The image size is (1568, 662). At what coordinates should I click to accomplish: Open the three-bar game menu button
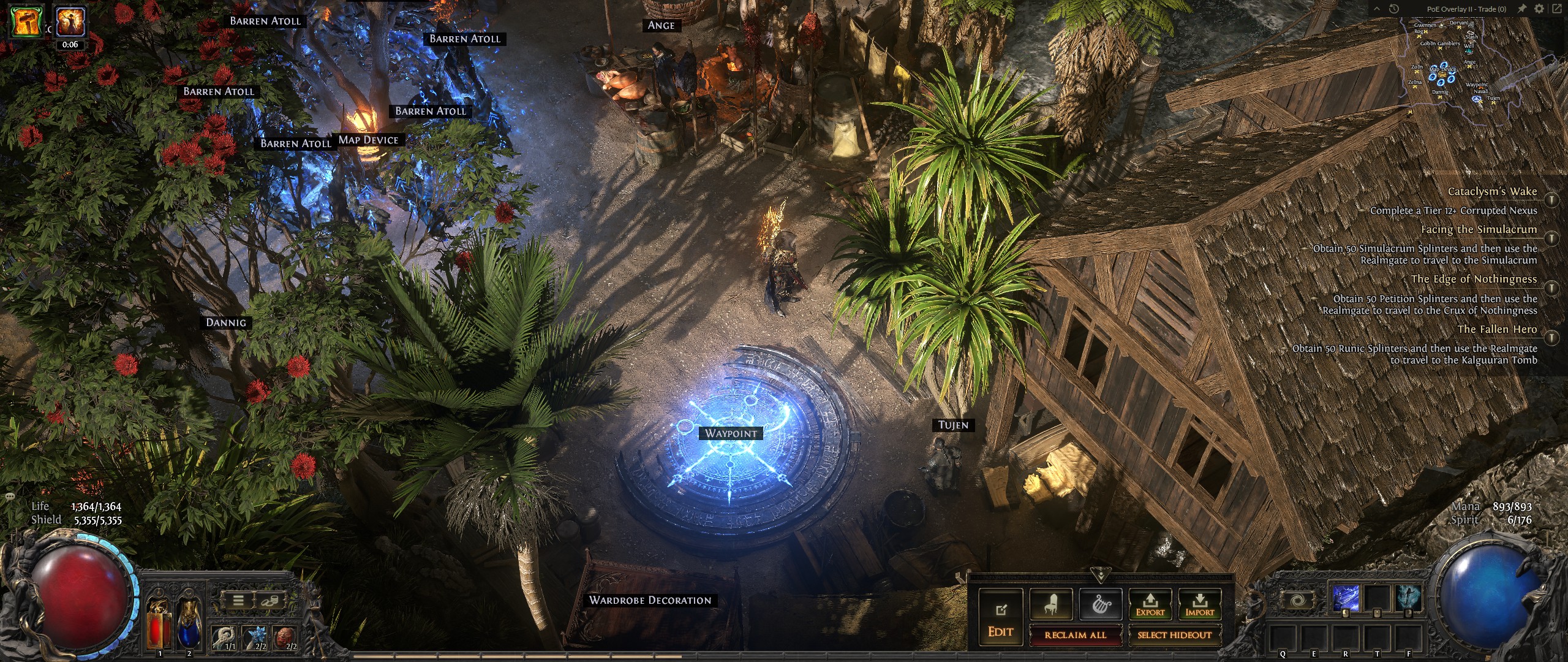click(238, 601)
